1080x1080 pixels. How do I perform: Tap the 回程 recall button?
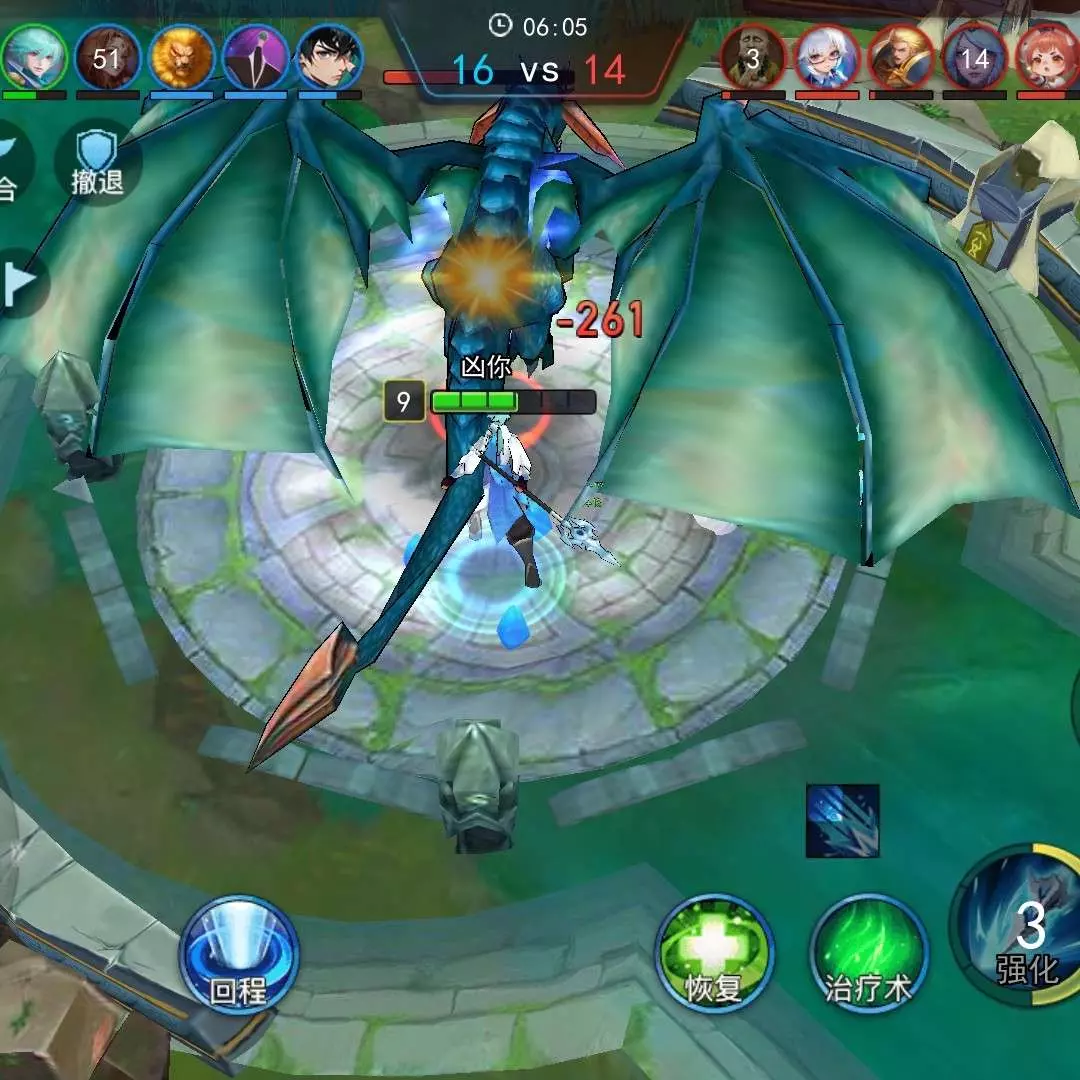(x=239, y=952)
